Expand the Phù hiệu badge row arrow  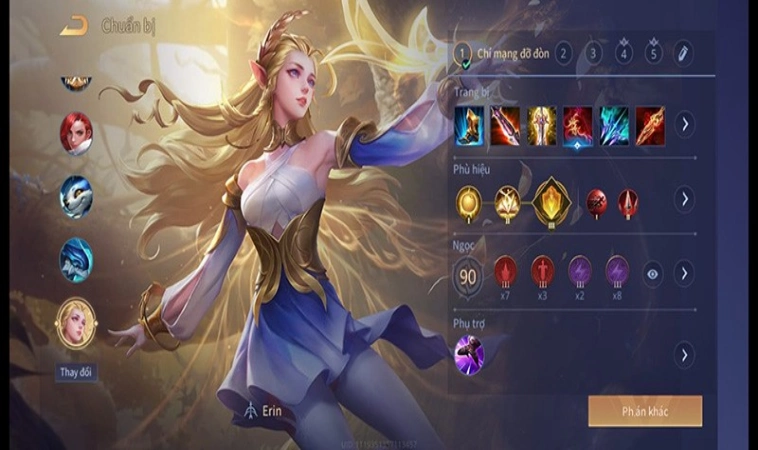pyautogui.click(x=684, y=199)
